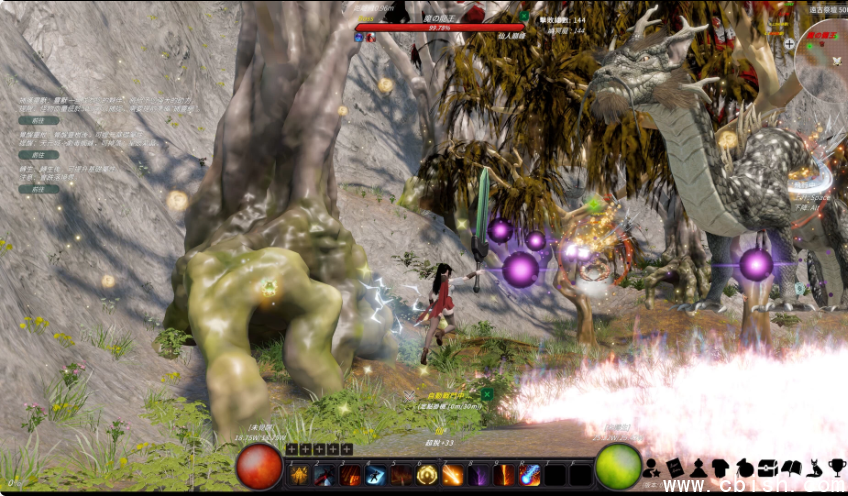Click the go-to button under the spirit beast challenge quest
The image size is (848, 496).
37,120
